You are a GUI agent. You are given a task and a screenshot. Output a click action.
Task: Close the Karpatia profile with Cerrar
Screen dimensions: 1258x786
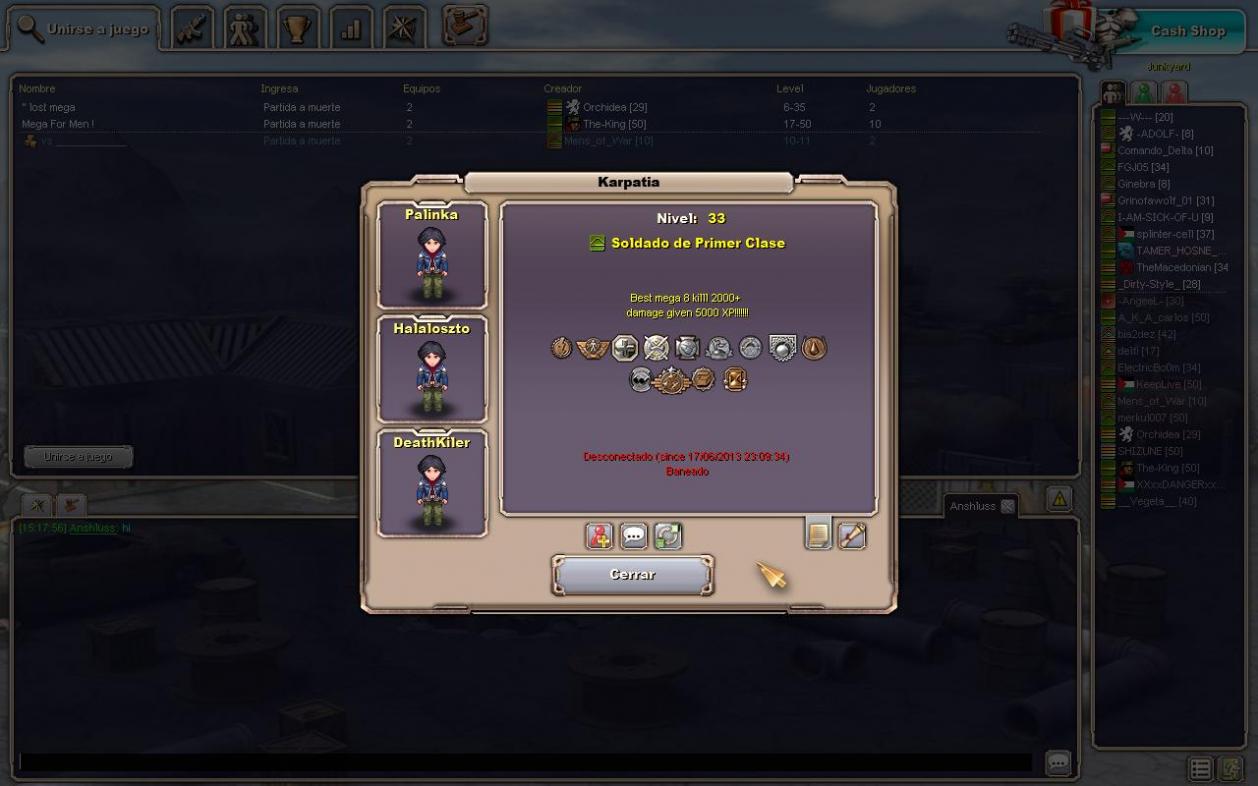[x=632, y=575]
